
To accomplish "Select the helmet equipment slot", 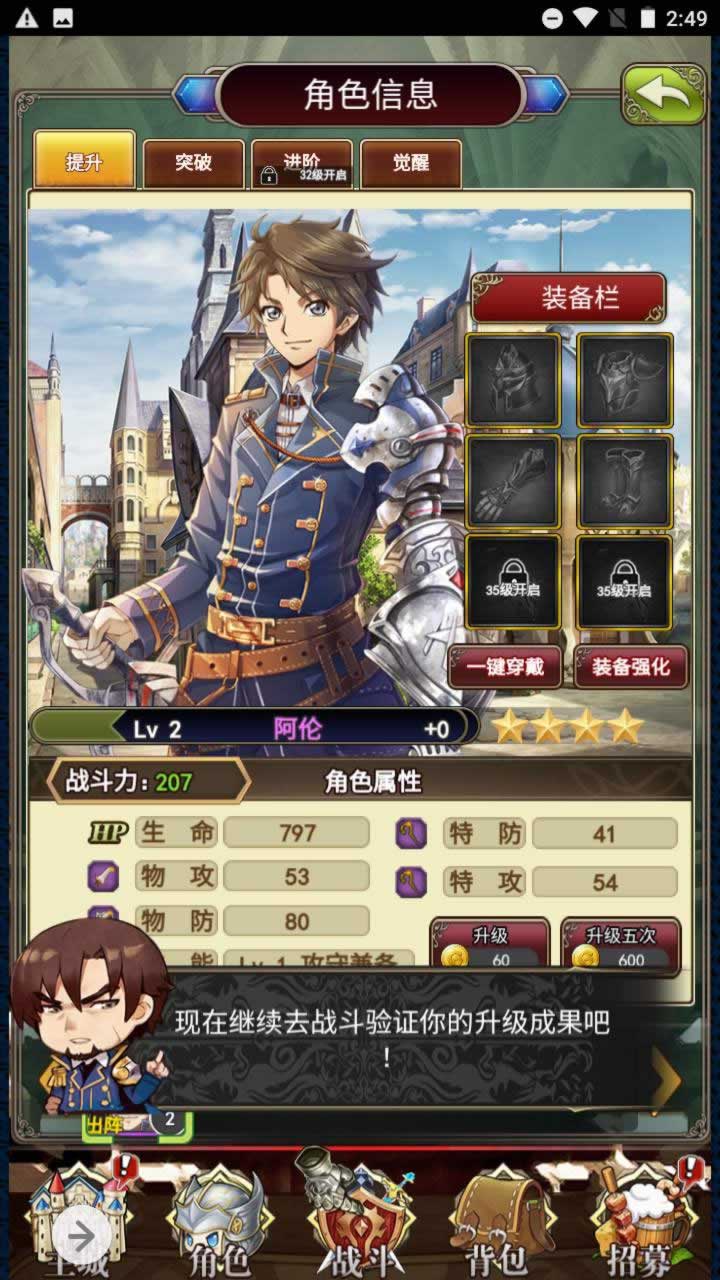I will 512,380.
